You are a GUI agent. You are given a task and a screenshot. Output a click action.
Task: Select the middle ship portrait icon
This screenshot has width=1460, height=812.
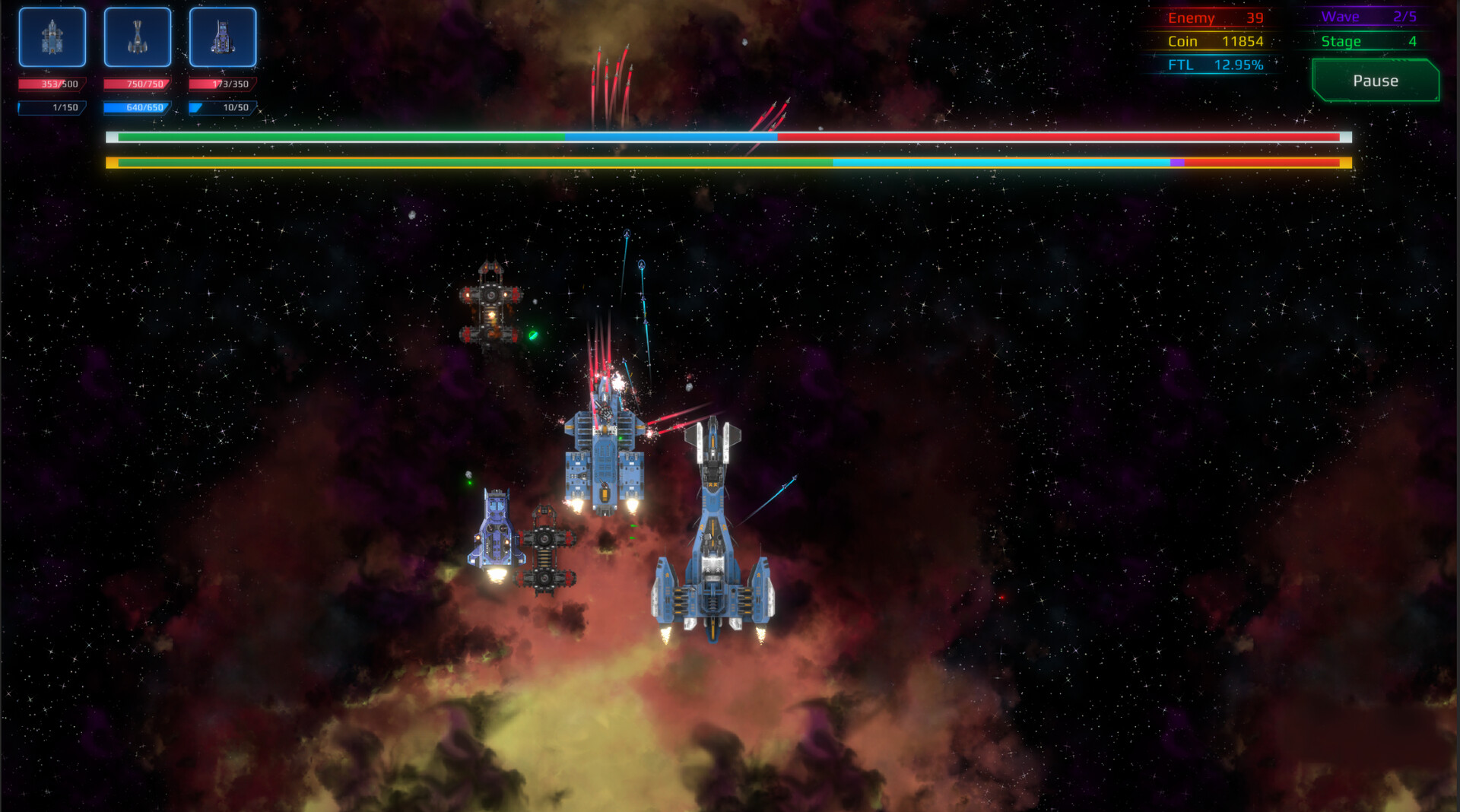tap(138, 36)
